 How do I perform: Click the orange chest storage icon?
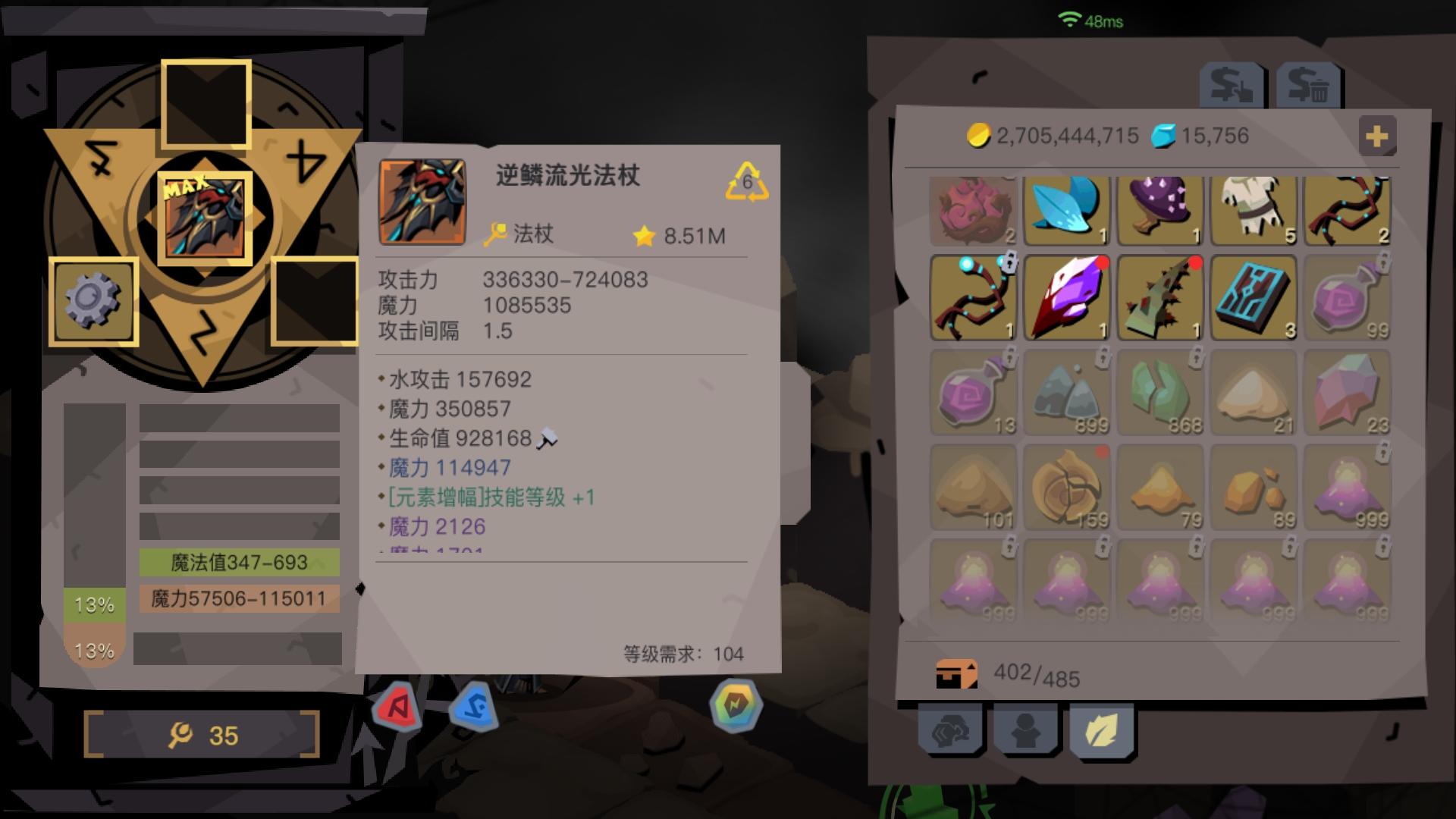tap(957, 673)
